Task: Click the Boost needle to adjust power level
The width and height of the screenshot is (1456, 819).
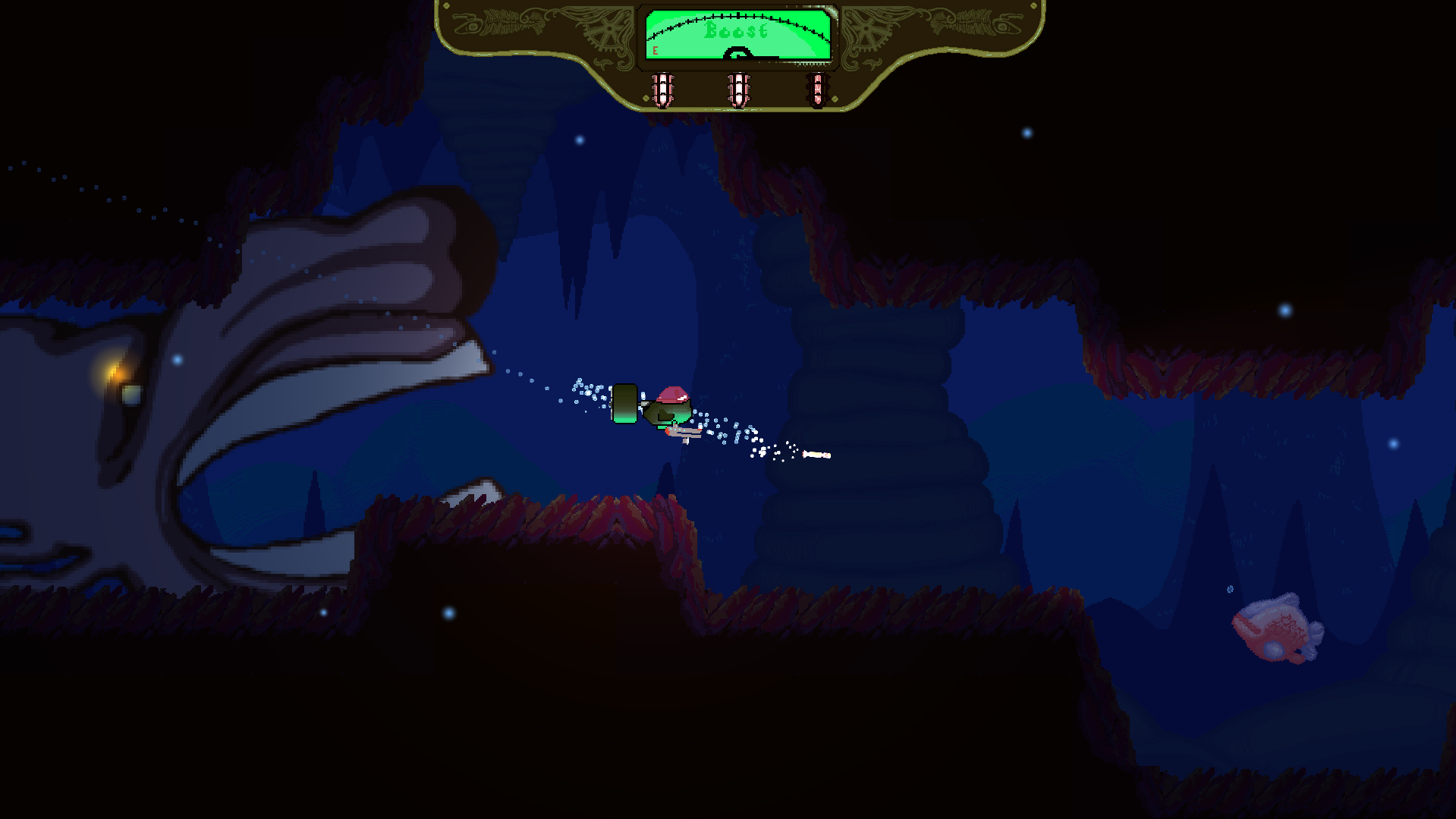Action: tap(740, 52)
